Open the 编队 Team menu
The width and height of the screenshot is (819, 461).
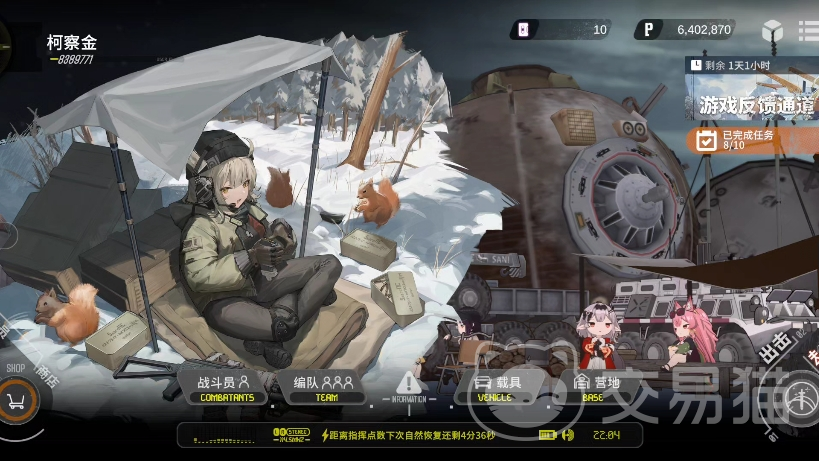tap(324, 387)
